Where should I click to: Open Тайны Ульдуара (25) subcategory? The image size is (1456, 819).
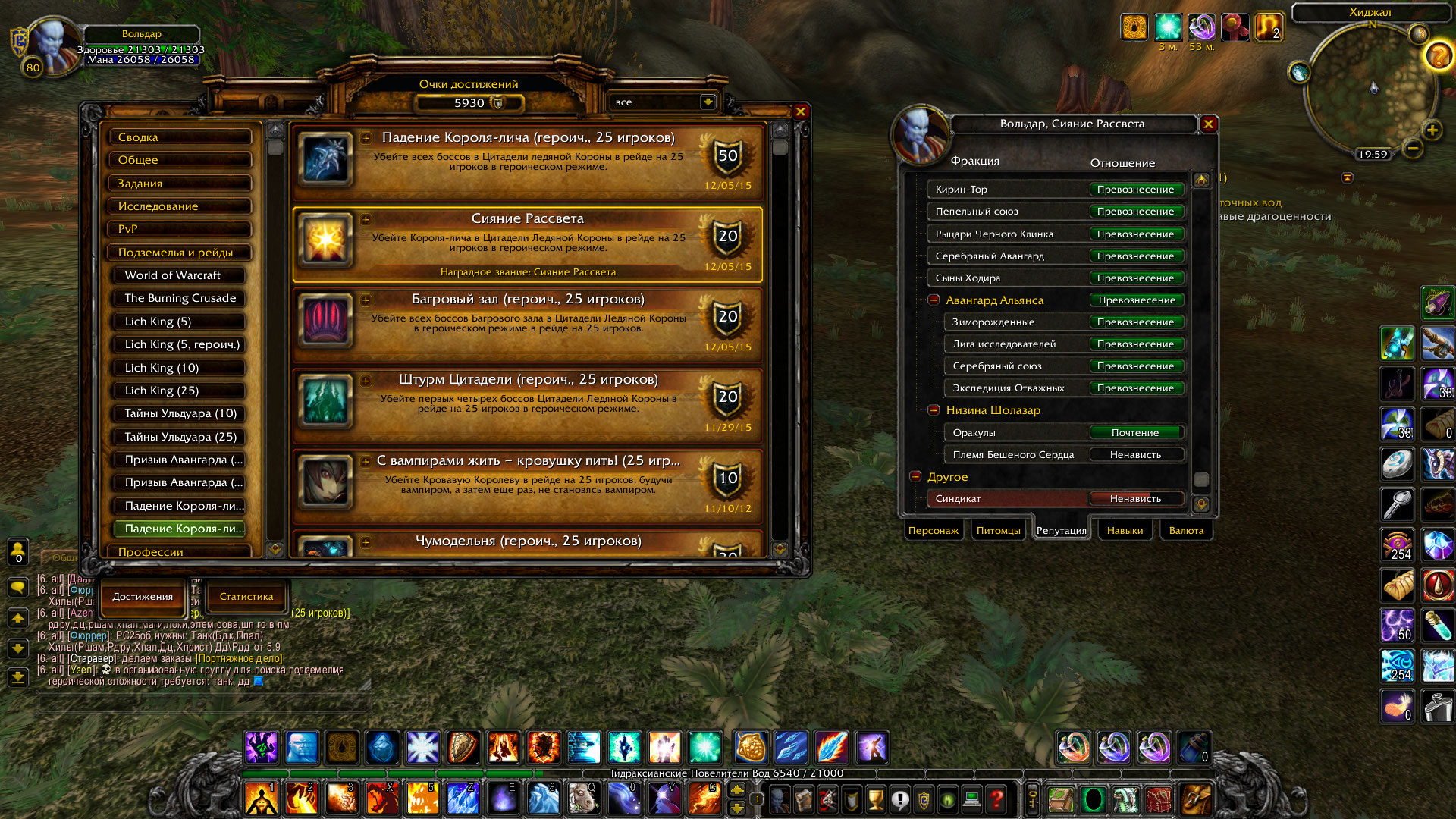pos(180,437)
